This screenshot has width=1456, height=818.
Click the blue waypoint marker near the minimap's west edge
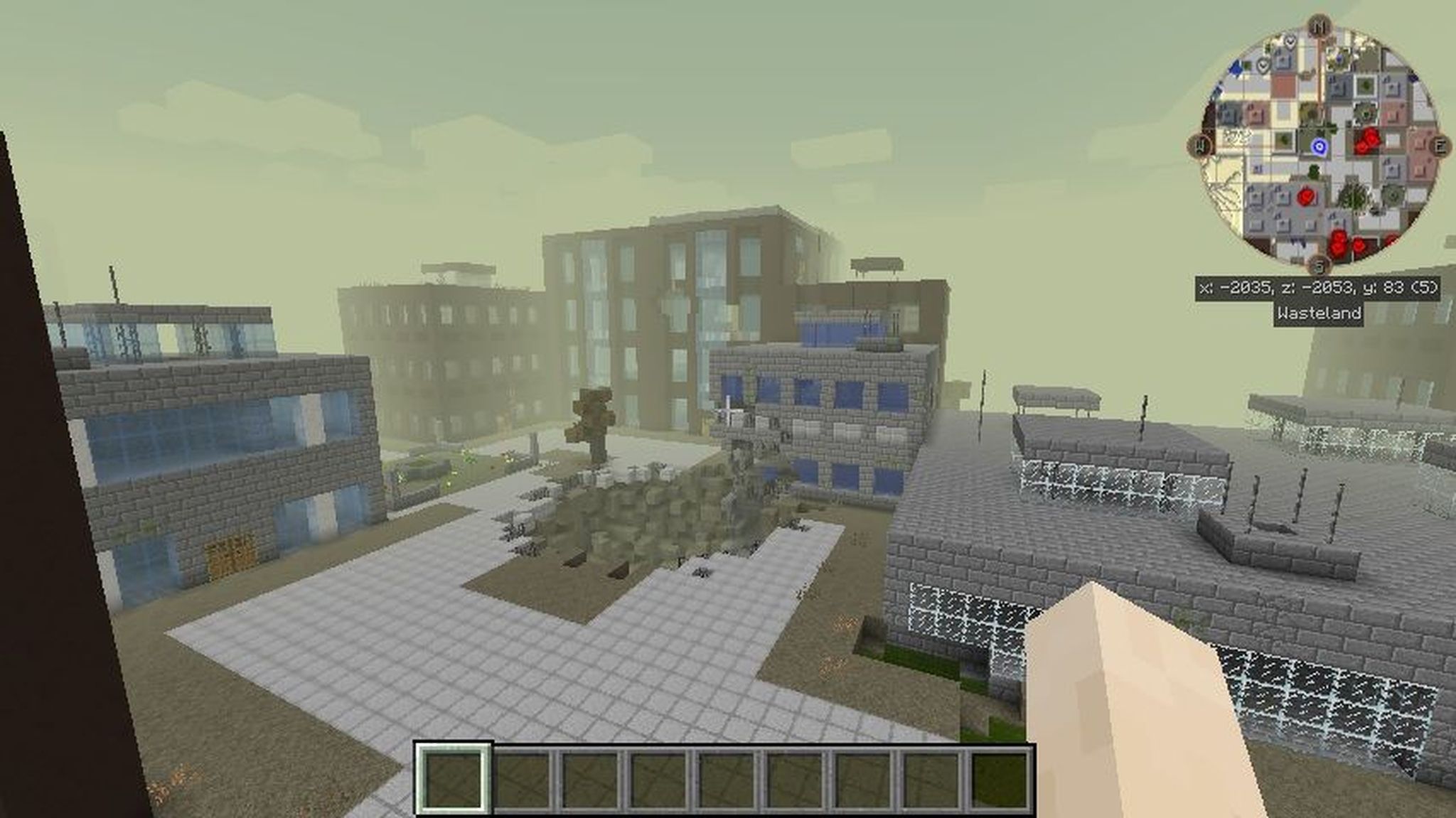1235,67
